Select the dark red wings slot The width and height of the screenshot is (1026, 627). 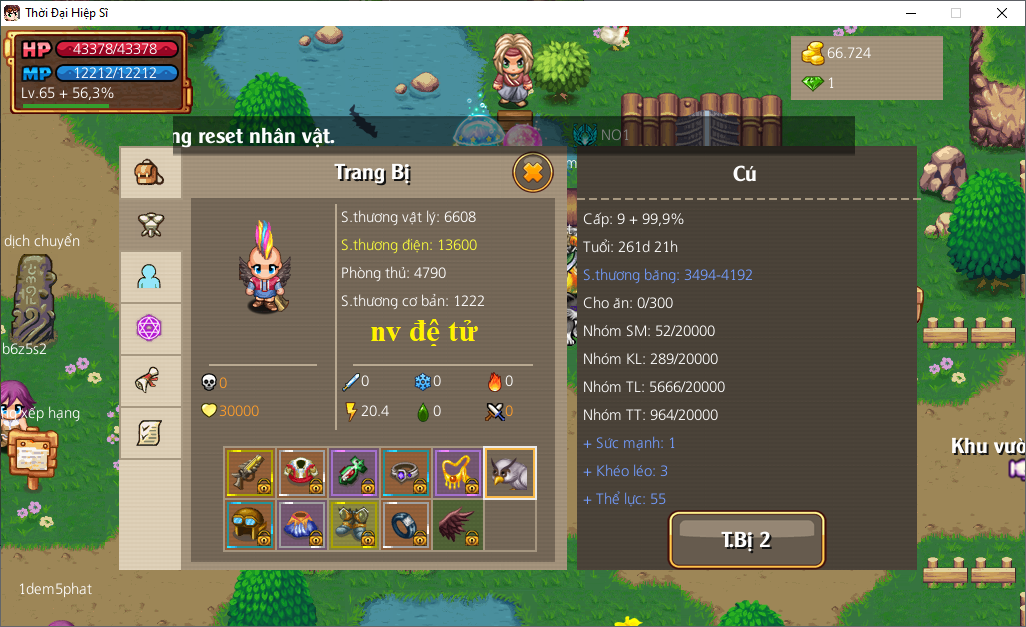click(458, 525)
